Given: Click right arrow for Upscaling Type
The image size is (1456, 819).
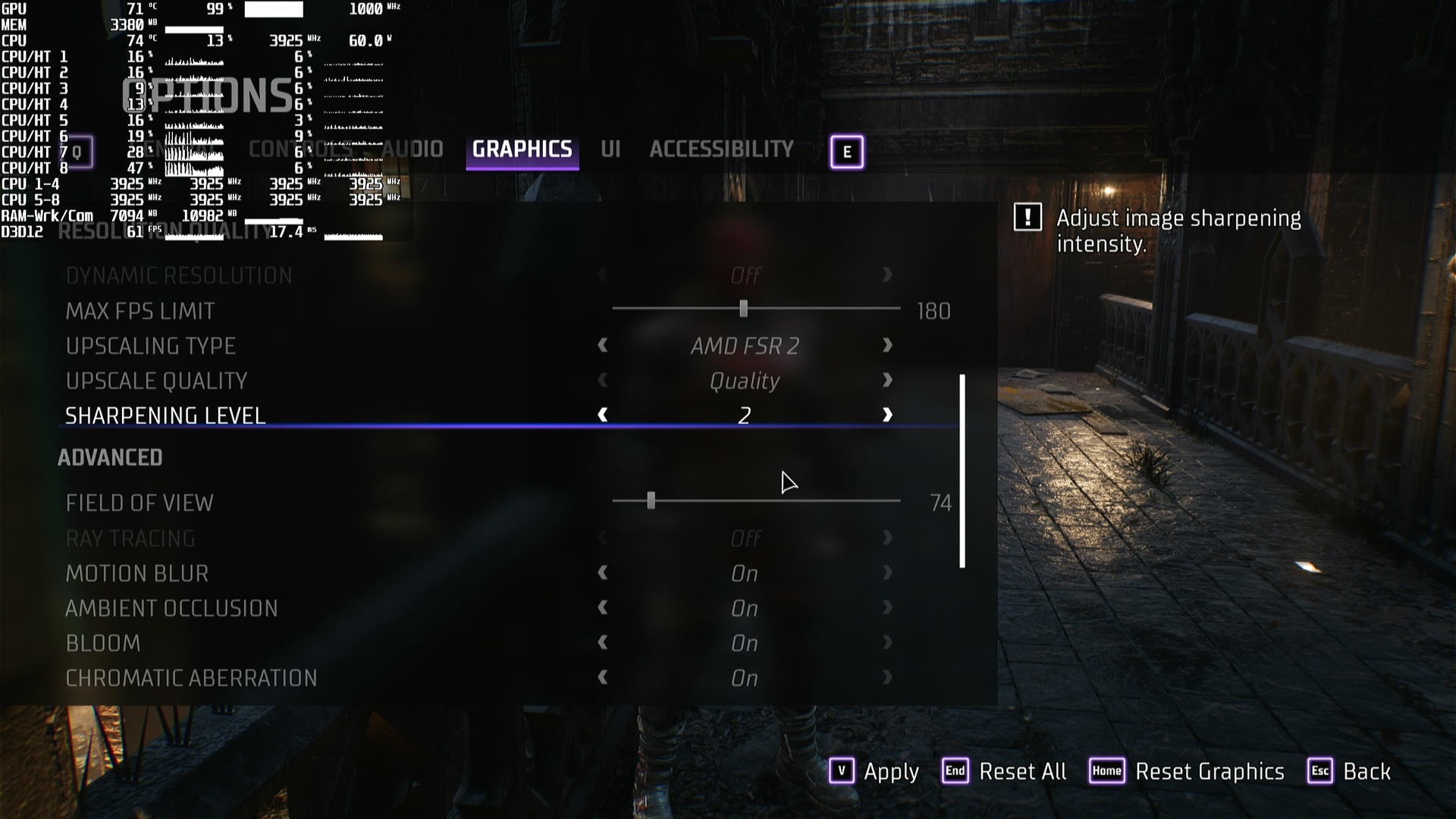Looking at the screenshot, I should [887, 346].
